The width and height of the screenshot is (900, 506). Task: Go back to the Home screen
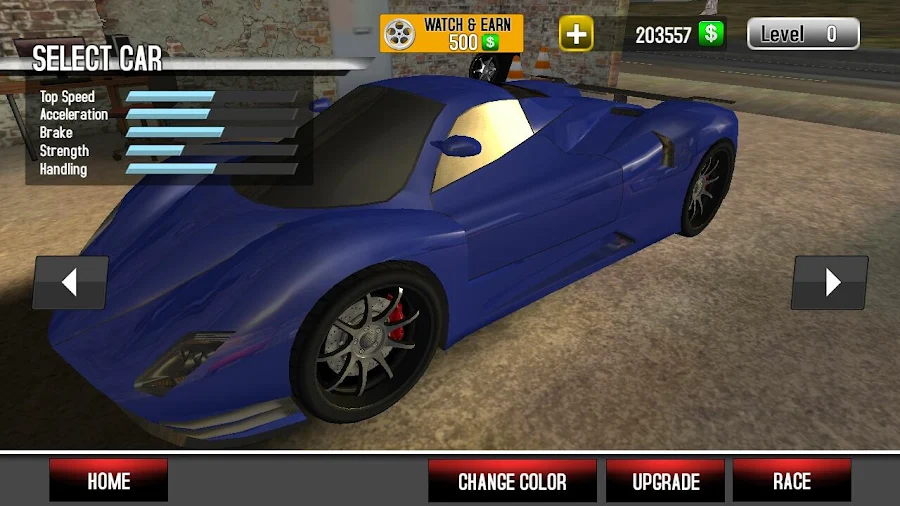coord(108,481)
